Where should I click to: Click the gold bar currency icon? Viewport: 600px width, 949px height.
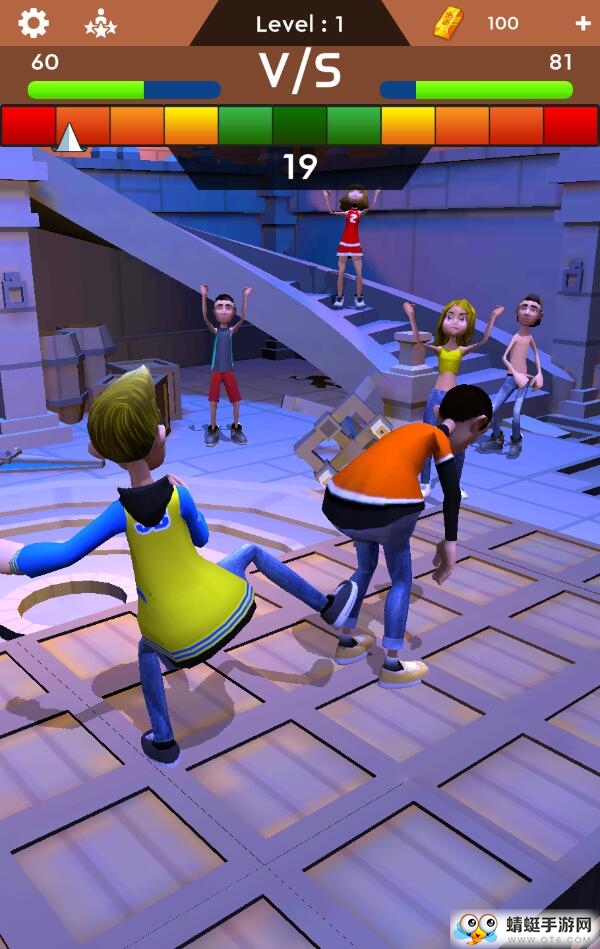pyautogui.click(x=448, y=23)
